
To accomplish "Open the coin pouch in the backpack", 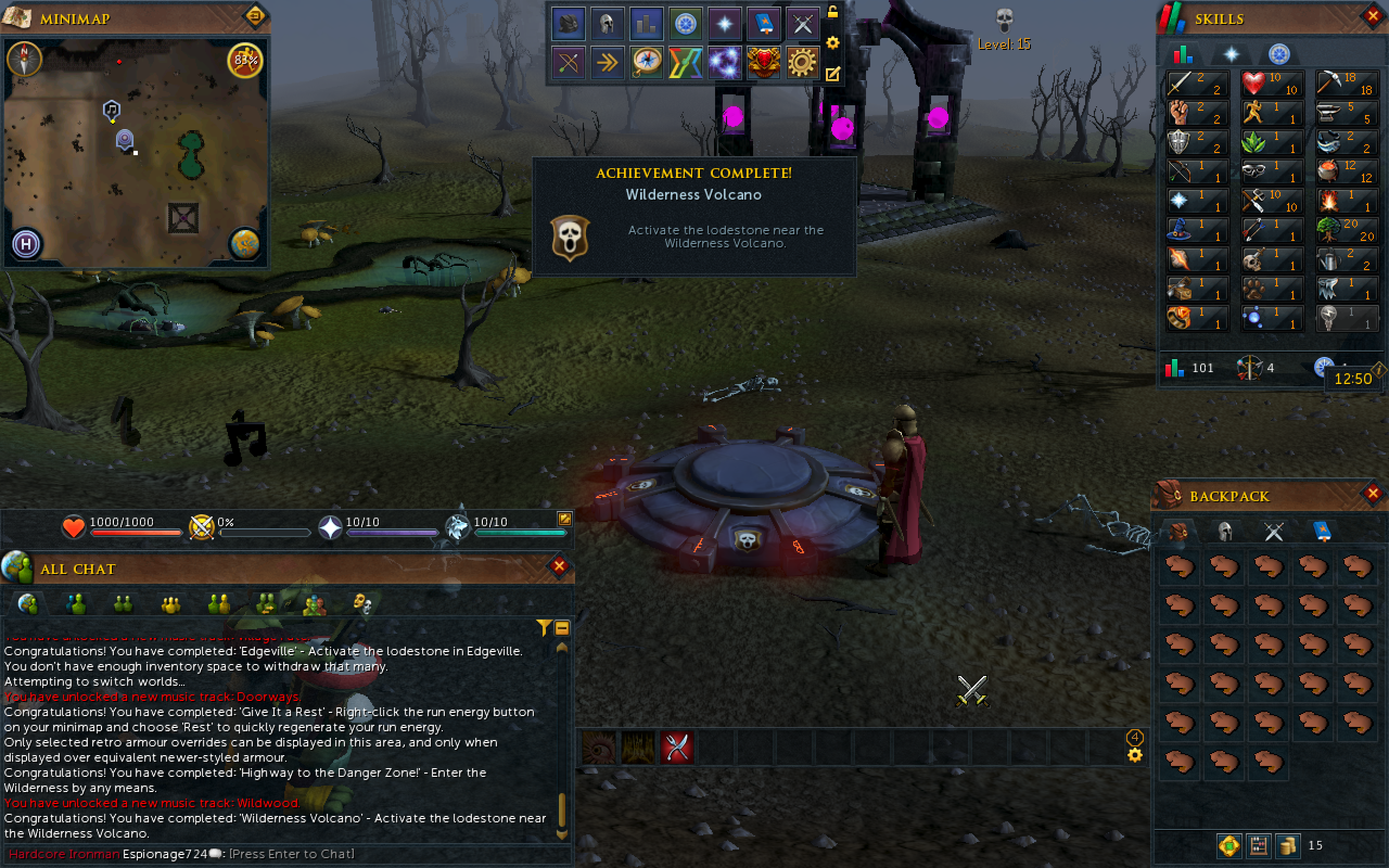I will pyautogui.click(x=1288, y=845).
